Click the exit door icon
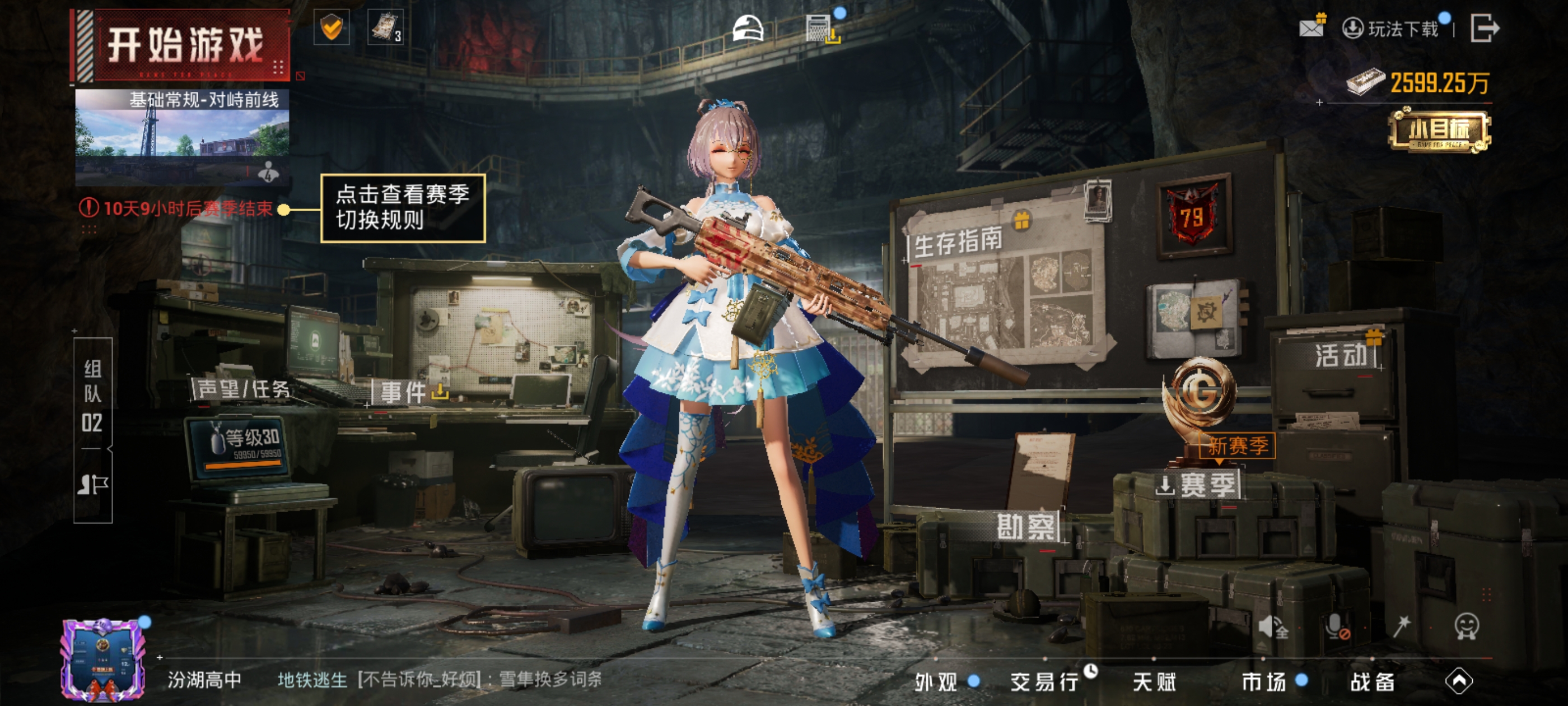Image resolution: width=1568 pixels, height=706 pixels. [x=1484, y=28]
